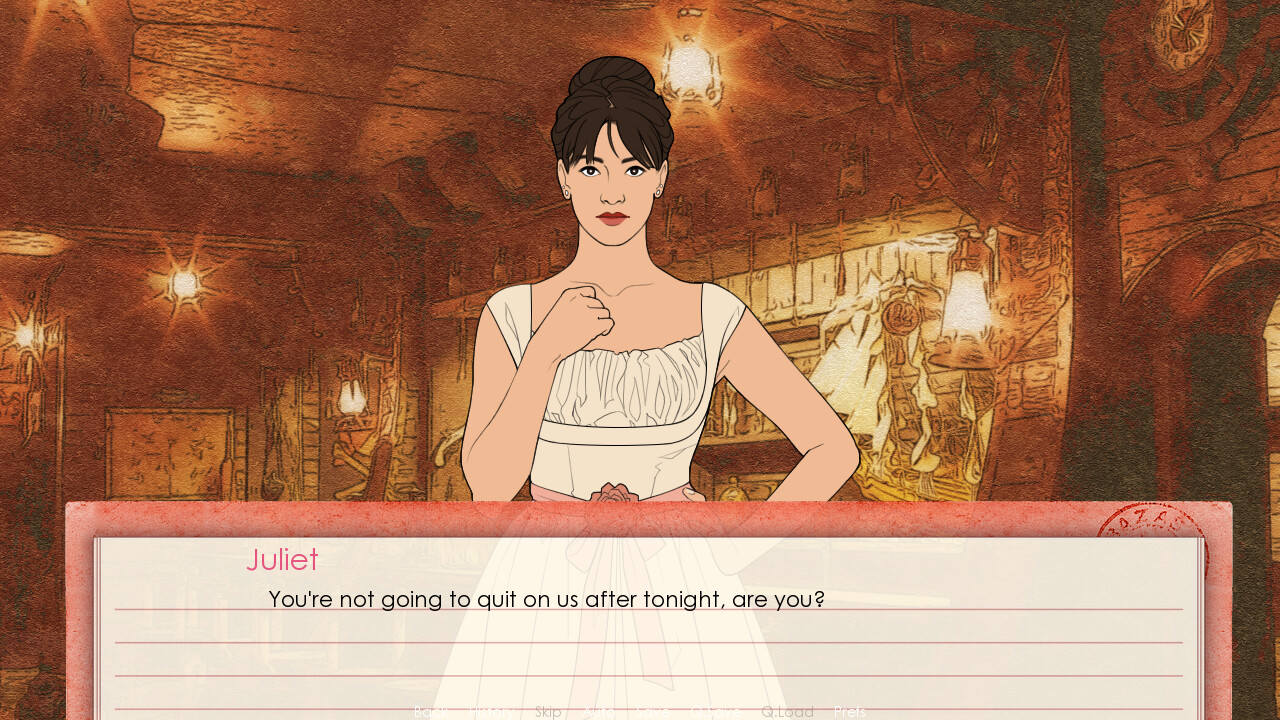Screen dimensions: 1280x720
Task: Toggle Auto-forward dialogue mode
Action: [x=600, y=711]
